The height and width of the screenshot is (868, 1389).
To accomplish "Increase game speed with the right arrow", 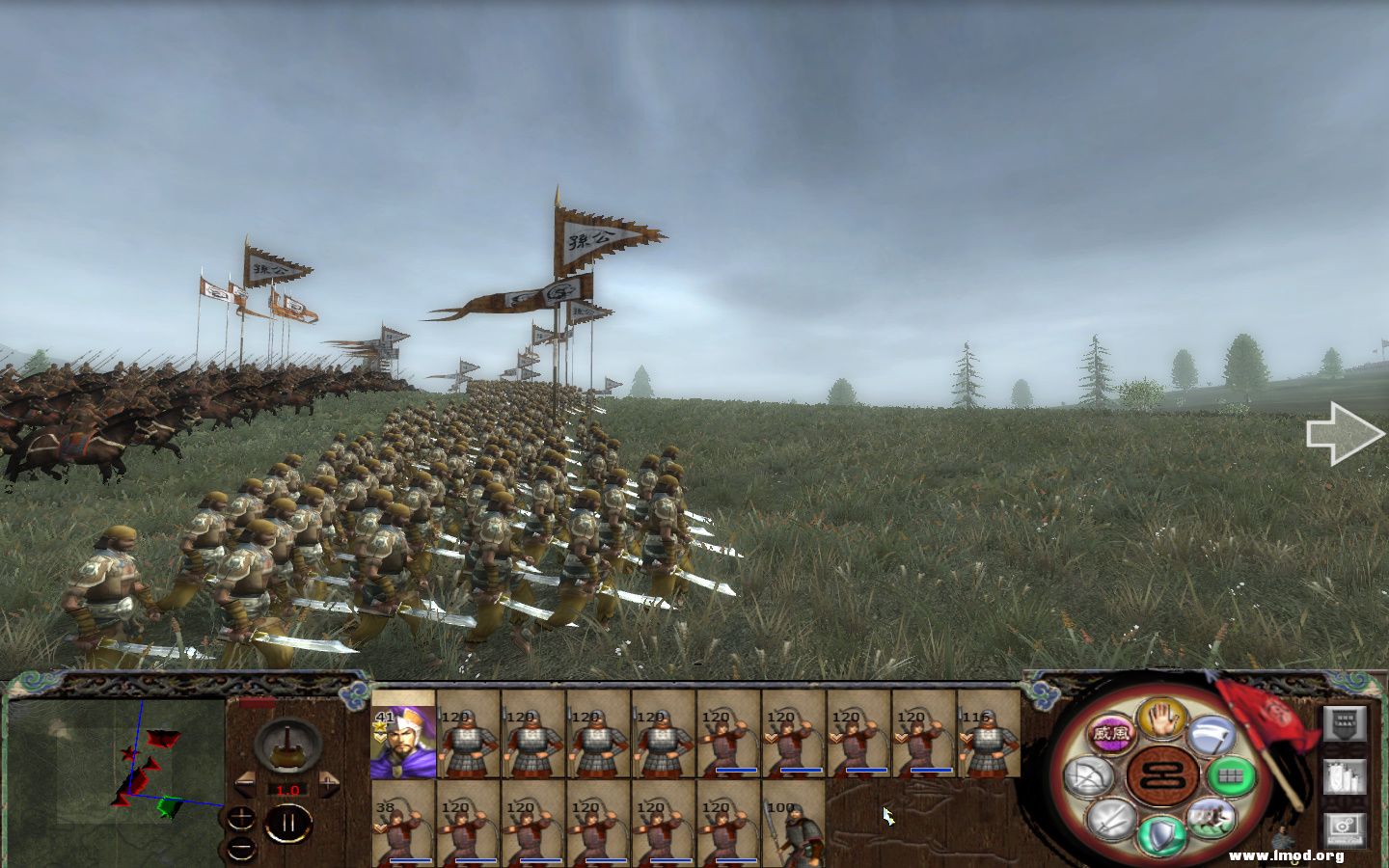I will 329,783.
